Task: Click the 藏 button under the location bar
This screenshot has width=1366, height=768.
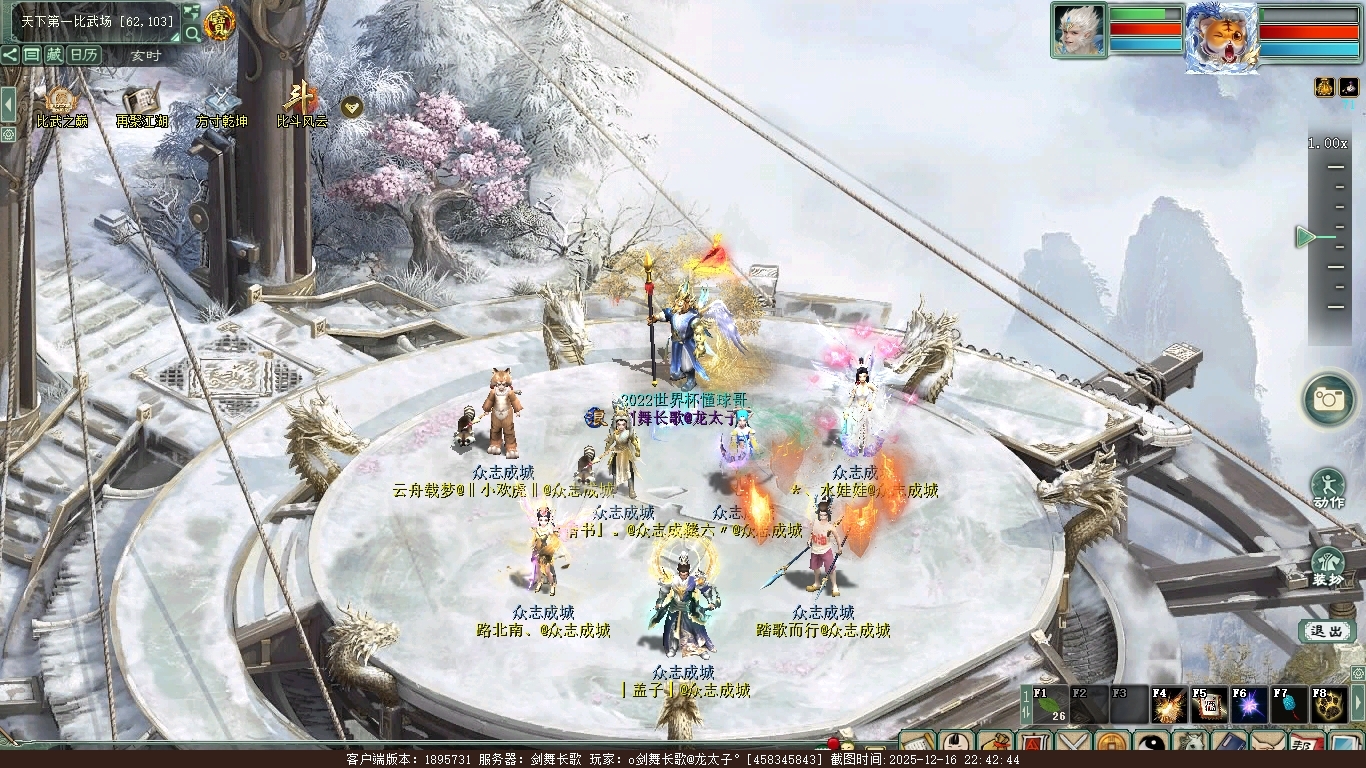Action: click(54, 55)
